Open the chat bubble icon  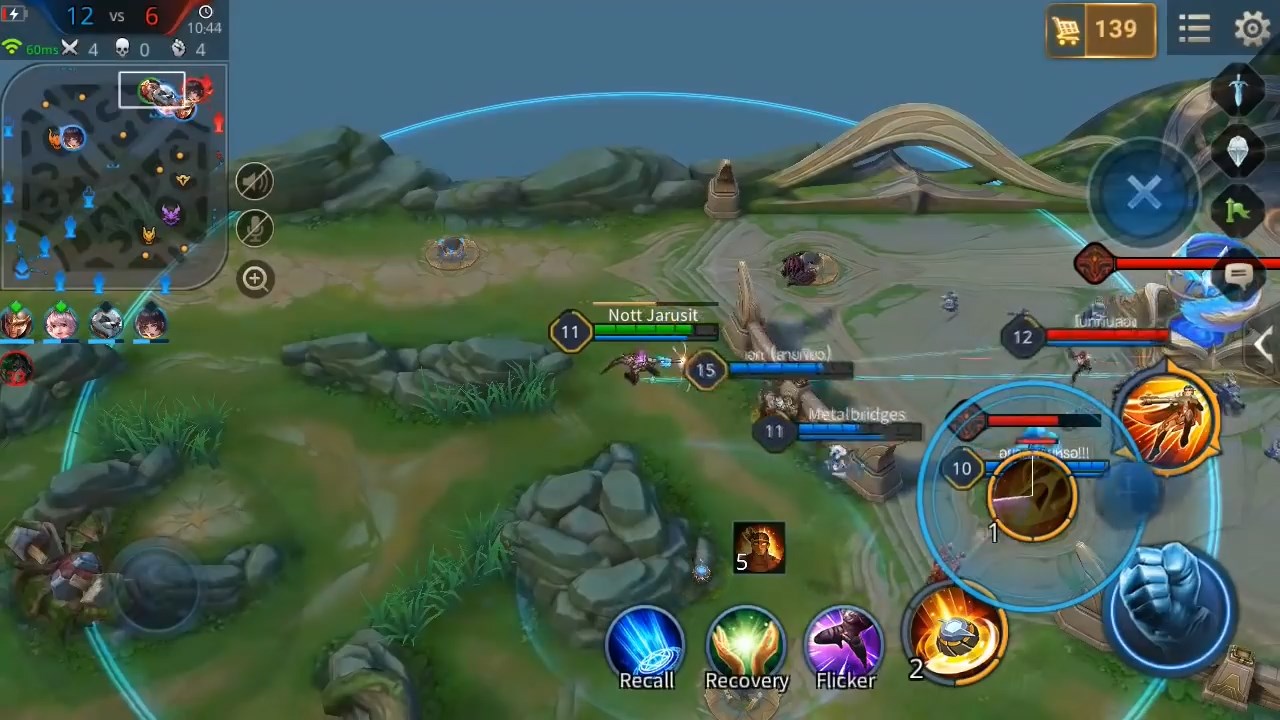click(1238, 273)
